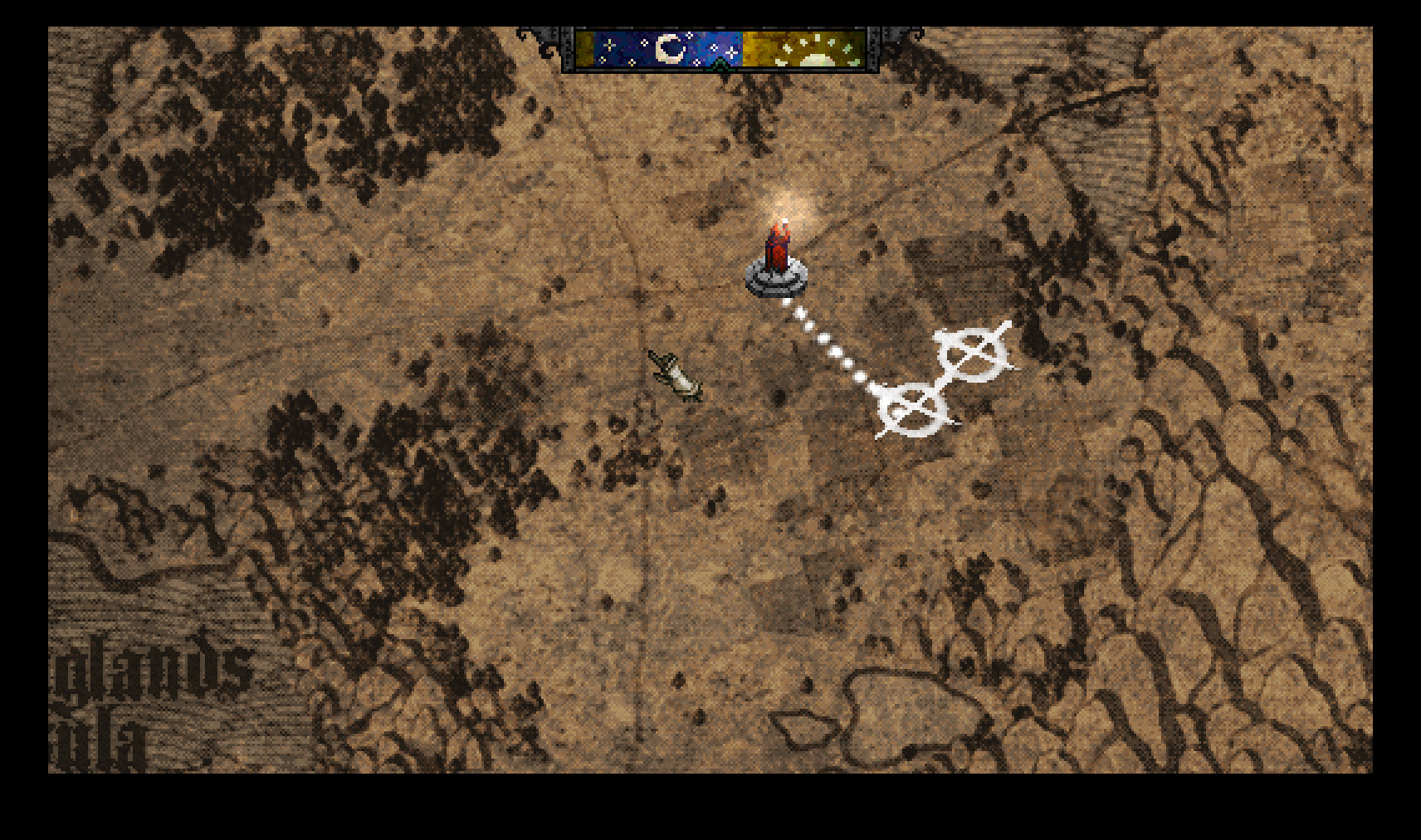Toggle the green arrow pointer on the time bar
The image size is (1421, 840).
720,65
